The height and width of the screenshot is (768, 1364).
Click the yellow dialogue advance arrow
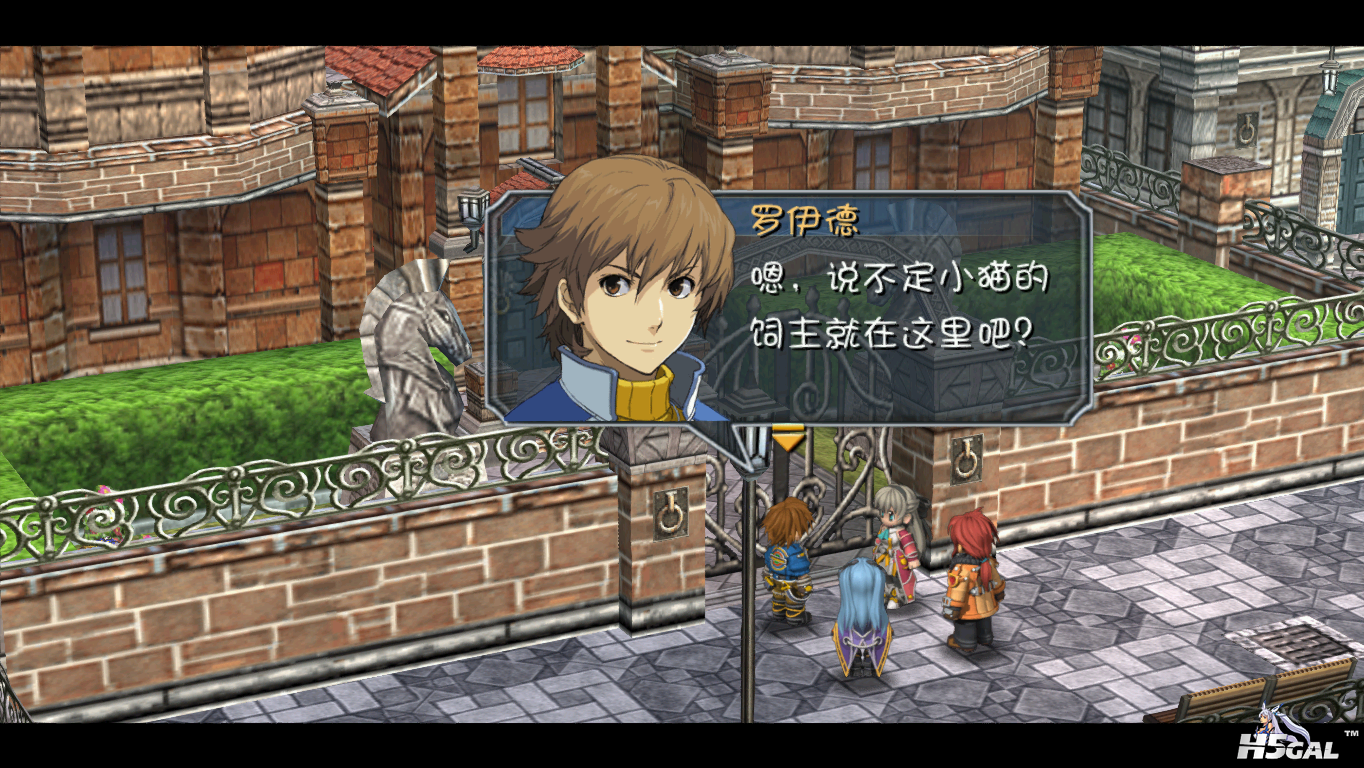click(789, 438)
